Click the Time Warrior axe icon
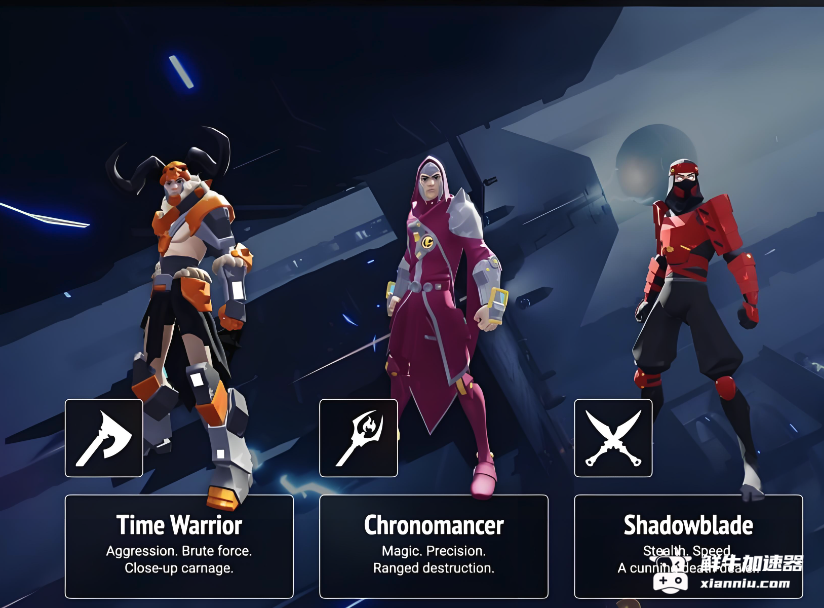Viewport: 824px width, 608px height. coord(104,438)
